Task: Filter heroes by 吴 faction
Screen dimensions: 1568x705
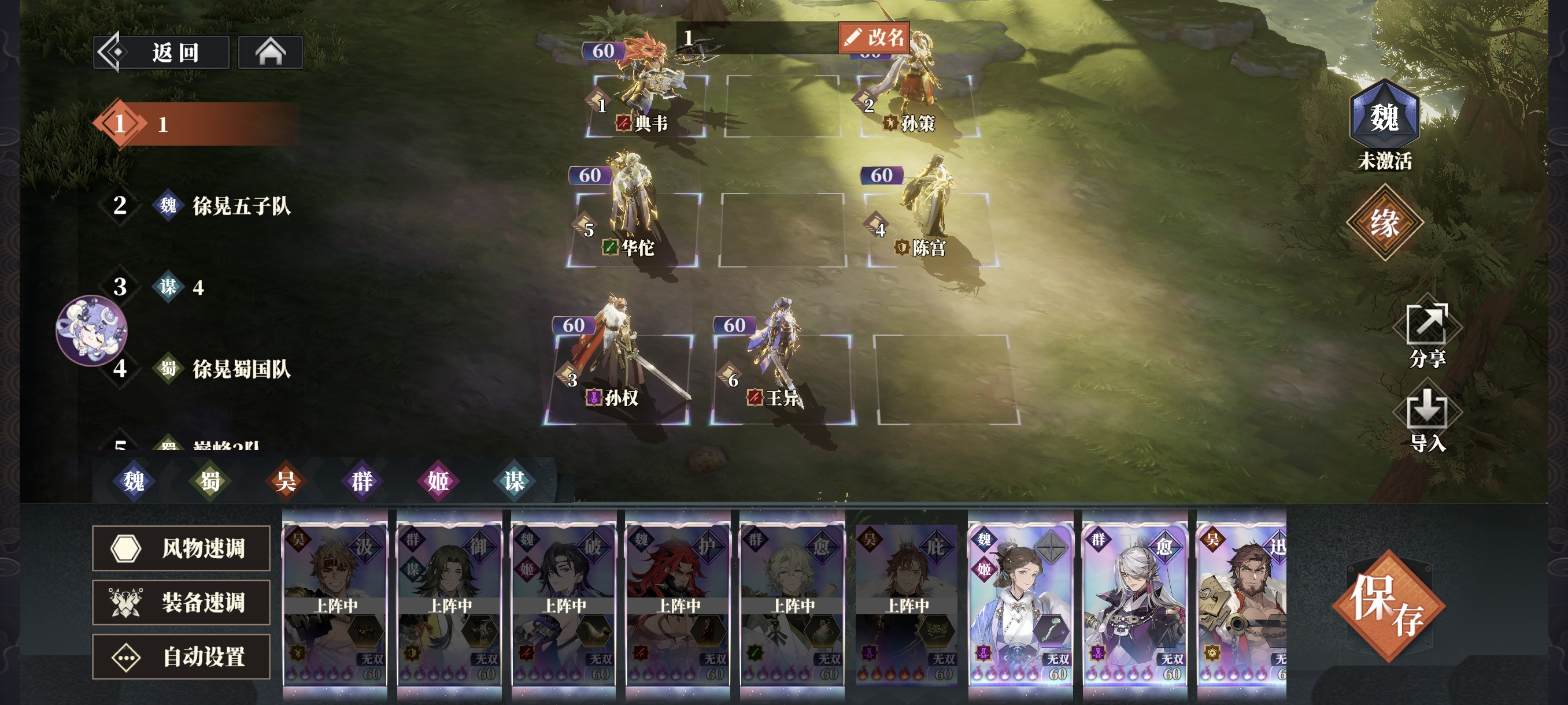Action: (x=286, y=481)
